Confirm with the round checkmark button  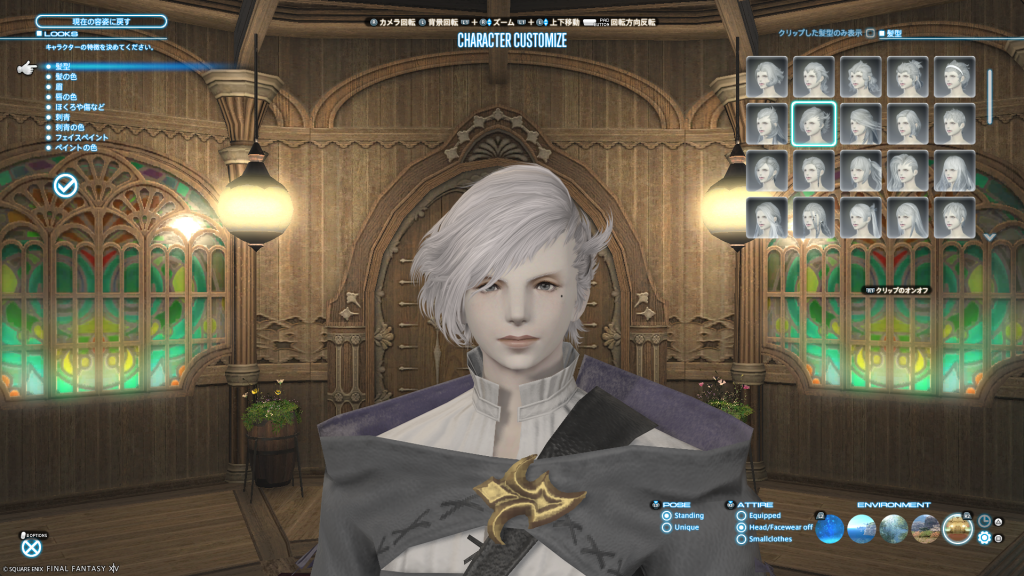click(66, 185)
